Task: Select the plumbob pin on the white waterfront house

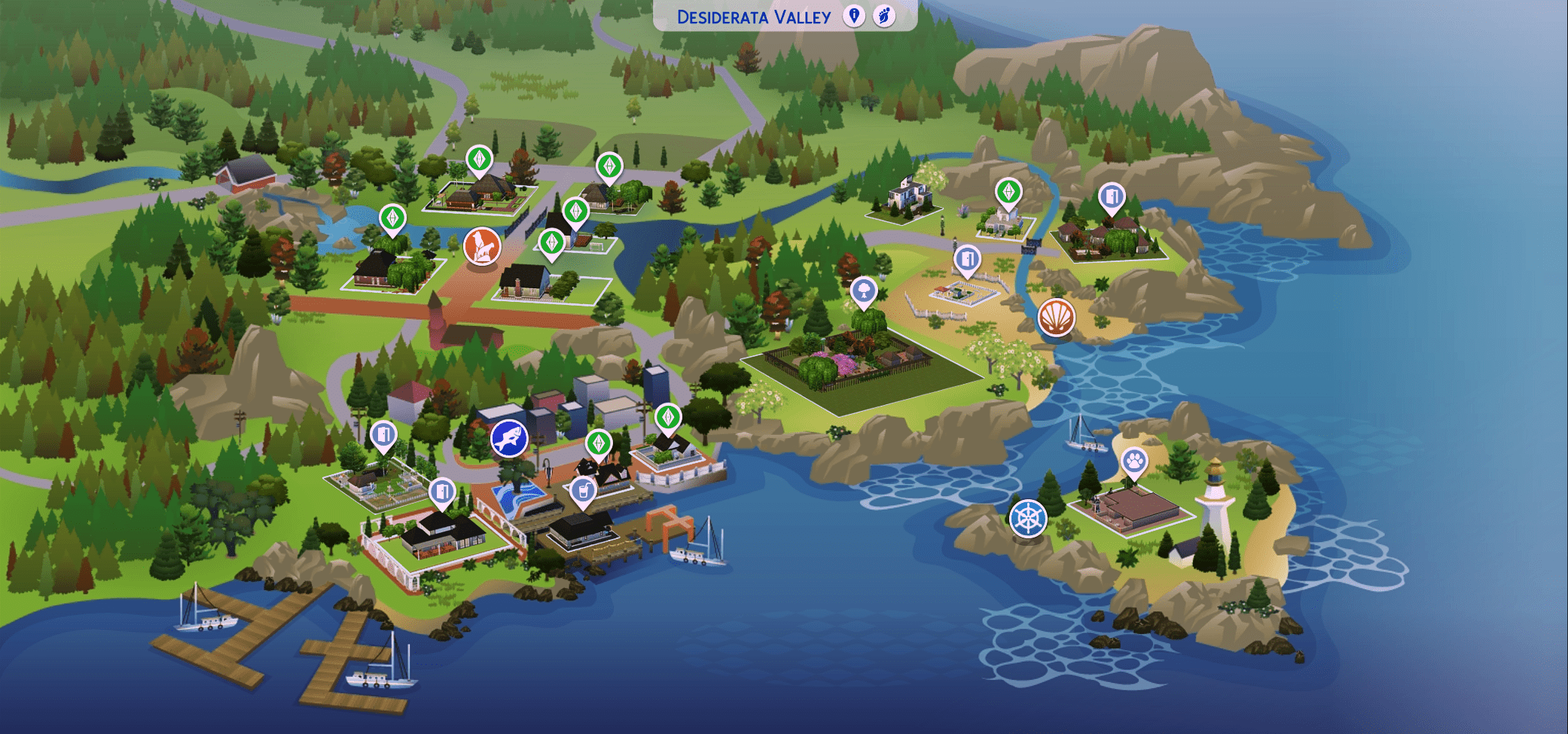Action: tap(668, 417)
